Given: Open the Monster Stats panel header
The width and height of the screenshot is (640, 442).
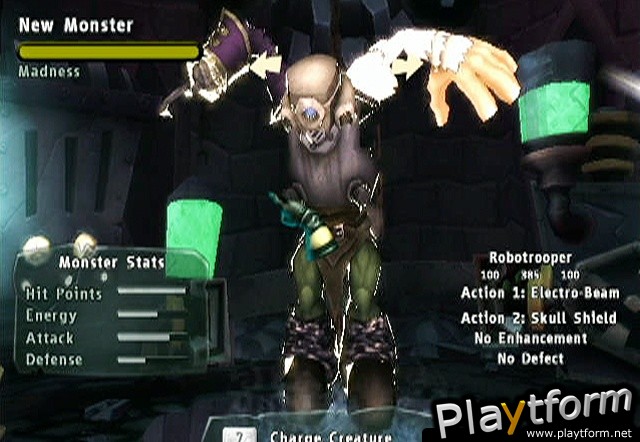Looking at the screenshot, I should pyautogui.click(x=111, y=263).
